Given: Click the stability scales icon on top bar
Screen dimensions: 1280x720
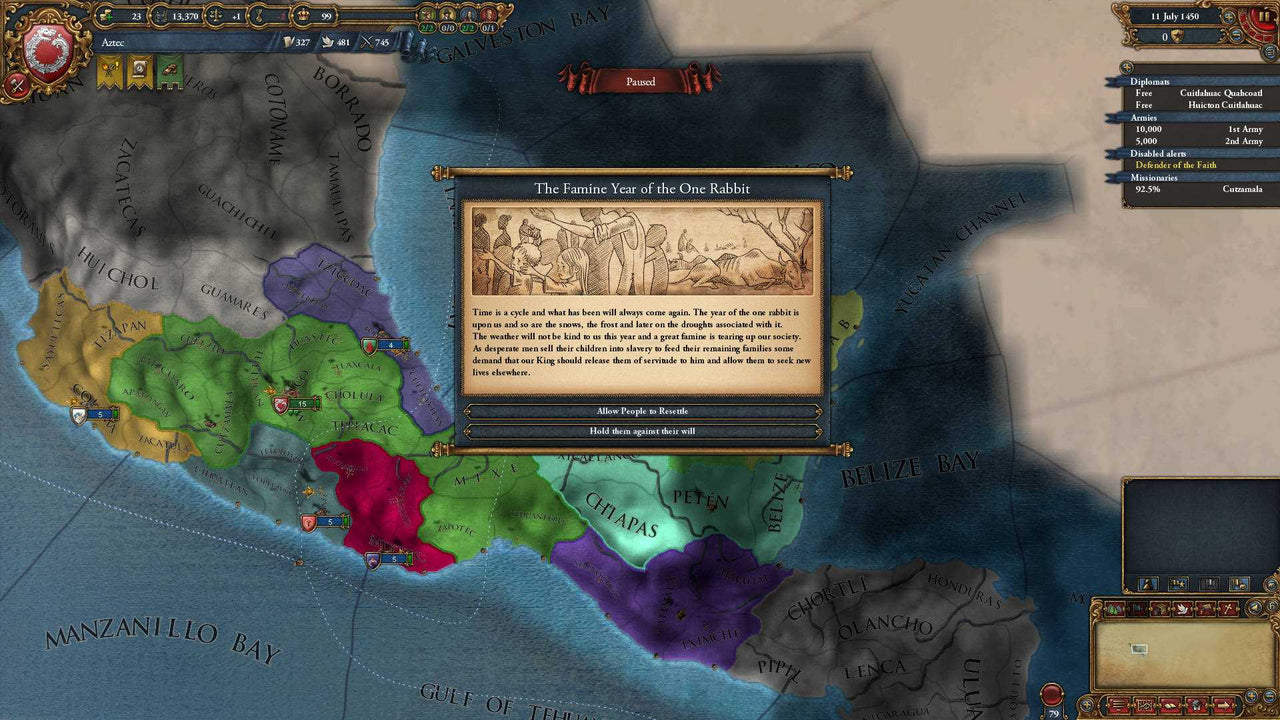Looking at the screenshot, I should coord(218,16).
